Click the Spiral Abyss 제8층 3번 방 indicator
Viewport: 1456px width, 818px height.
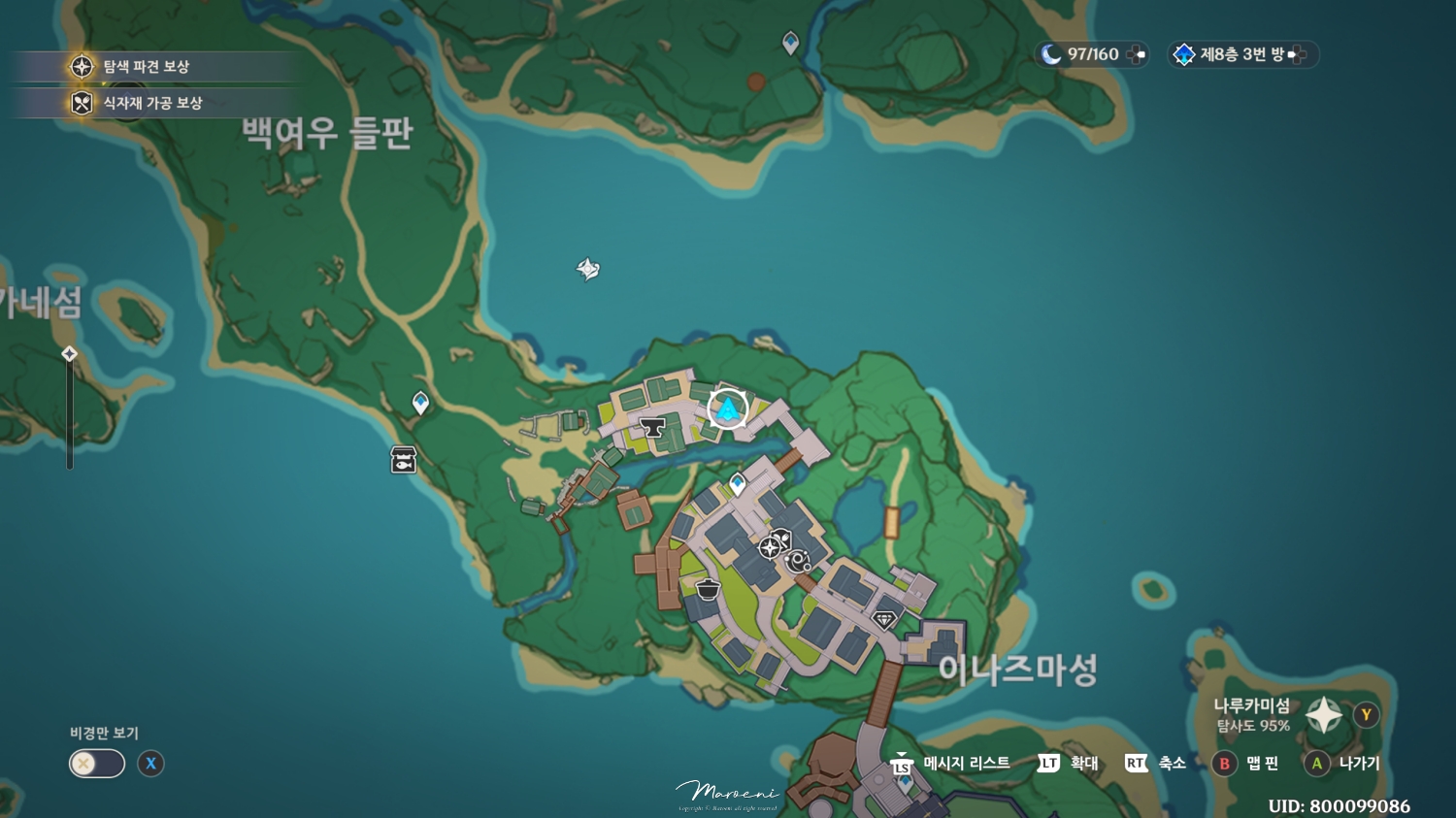coord(1242,55)
